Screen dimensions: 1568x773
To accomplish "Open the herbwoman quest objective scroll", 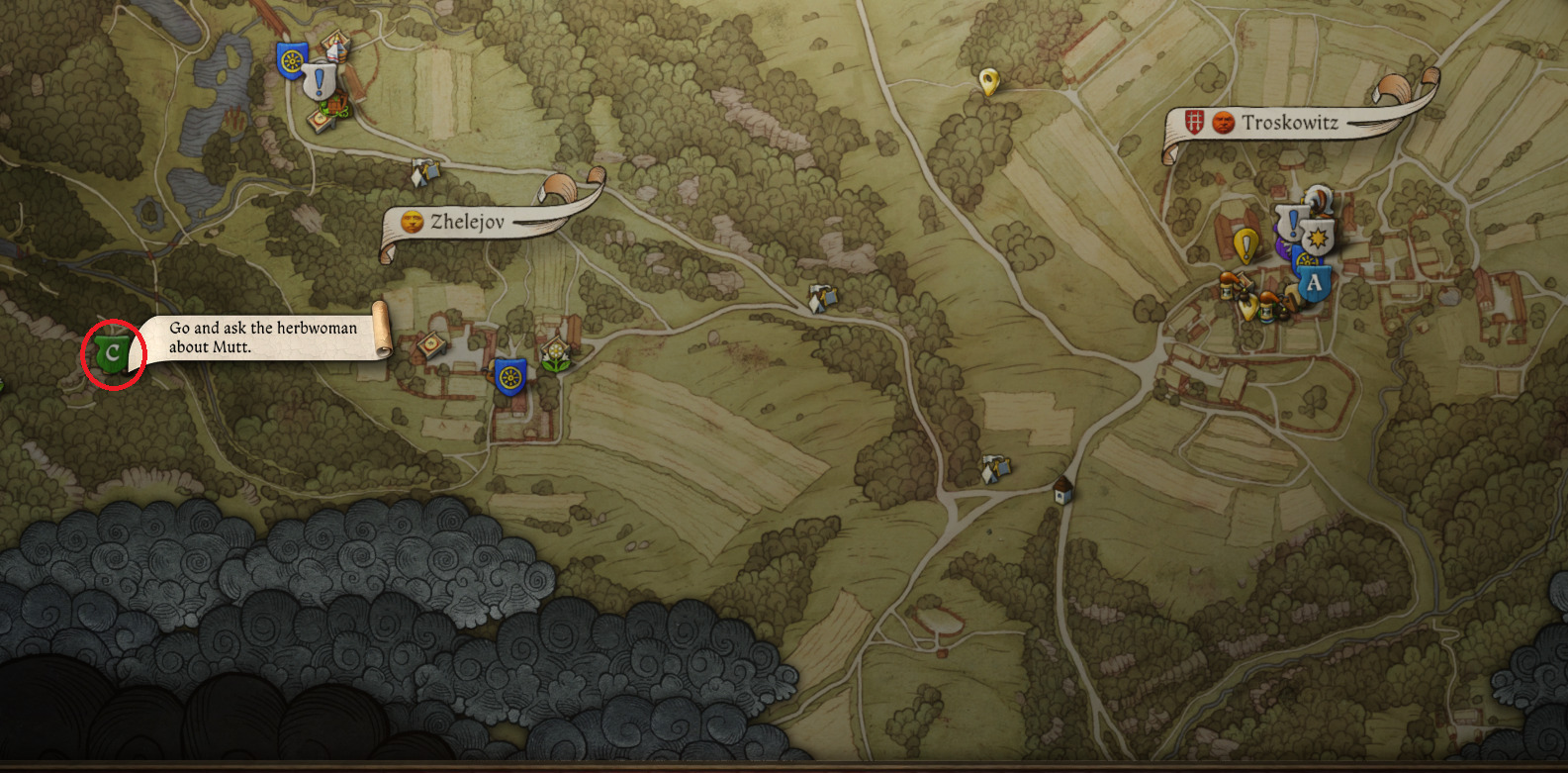I will click(x=263, y=337).
